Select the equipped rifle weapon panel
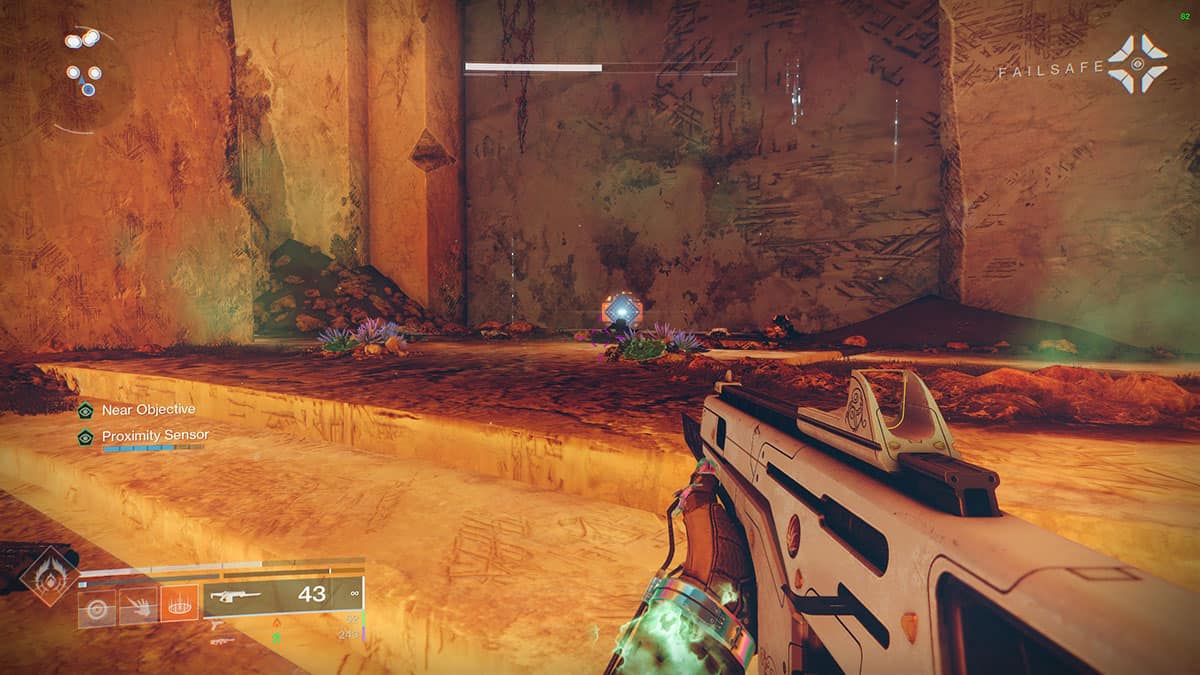Screen dimensions: 1200x675 282,596
